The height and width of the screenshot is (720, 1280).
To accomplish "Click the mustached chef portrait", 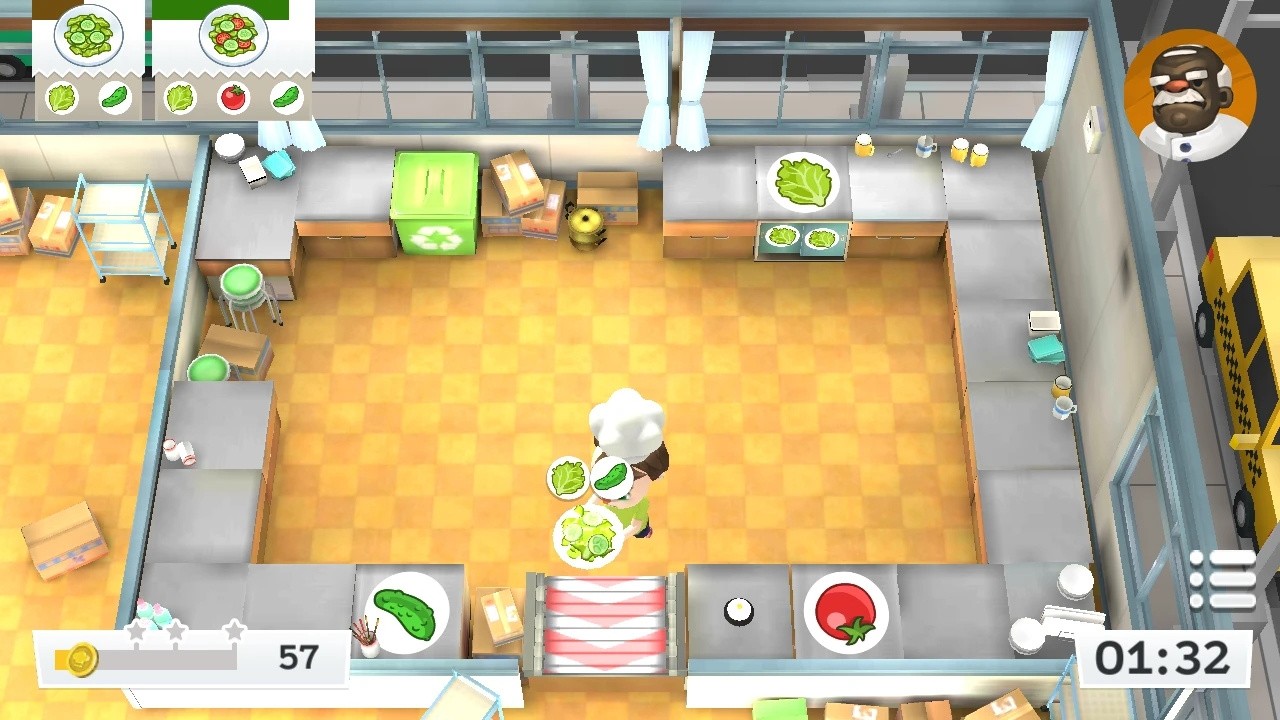I will point(1189,94).
